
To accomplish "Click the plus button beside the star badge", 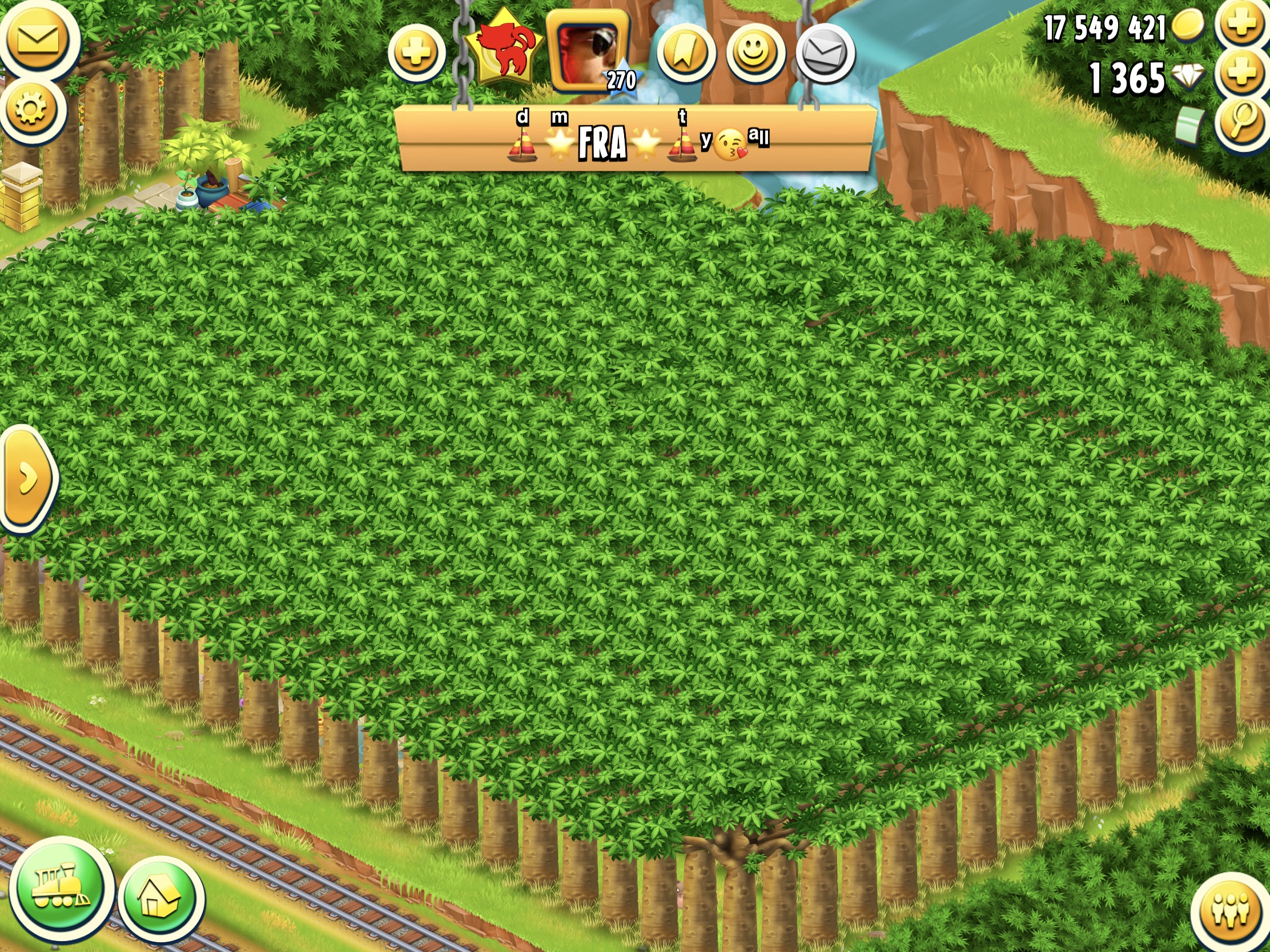I will (416, 54).
